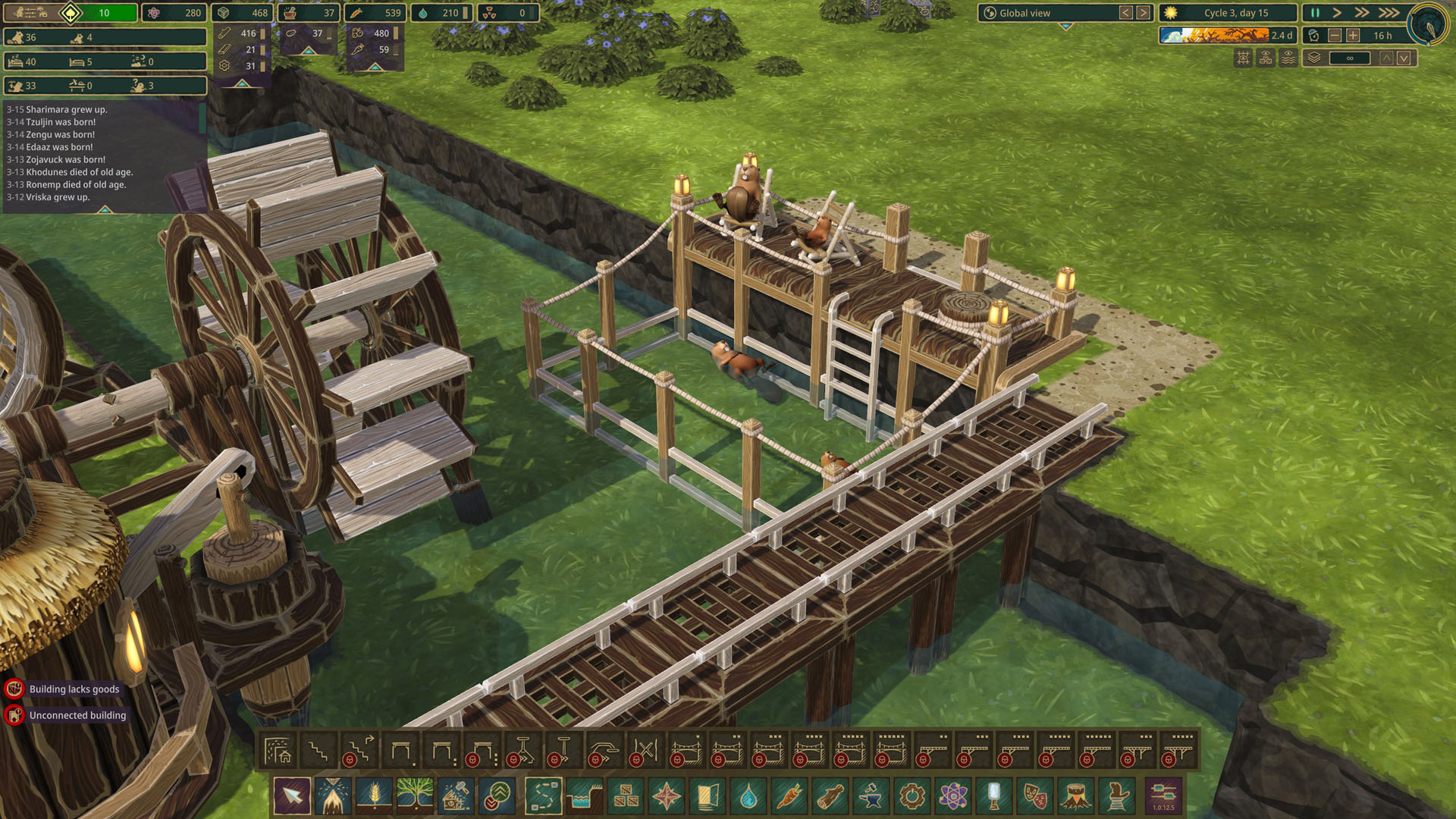This screenshot has height=819, width=1456.
Task: Open the water buildings category
Action: [x=748, y=796]
